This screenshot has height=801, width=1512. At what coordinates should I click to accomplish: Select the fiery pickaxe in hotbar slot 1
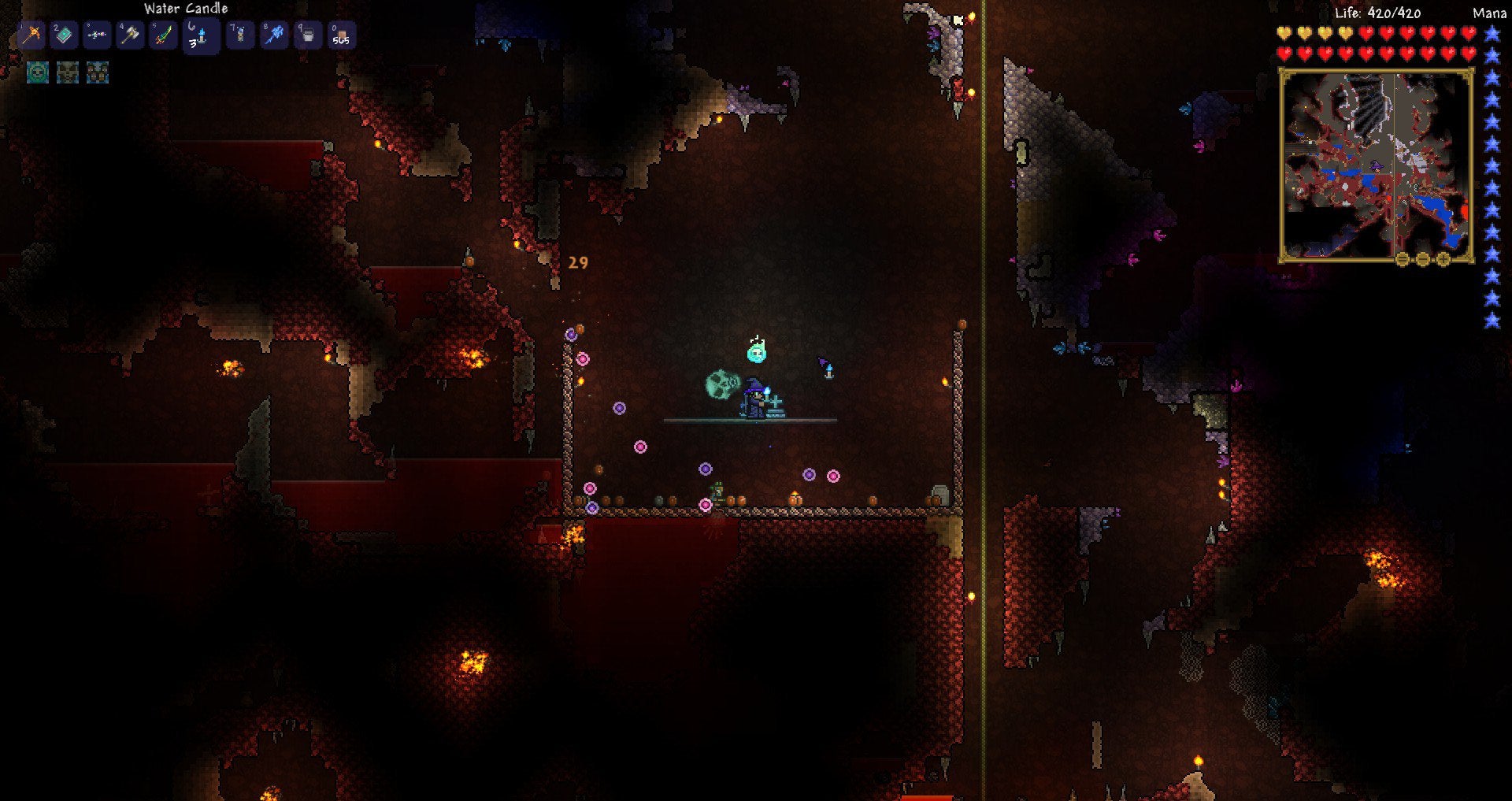[31, 35]
